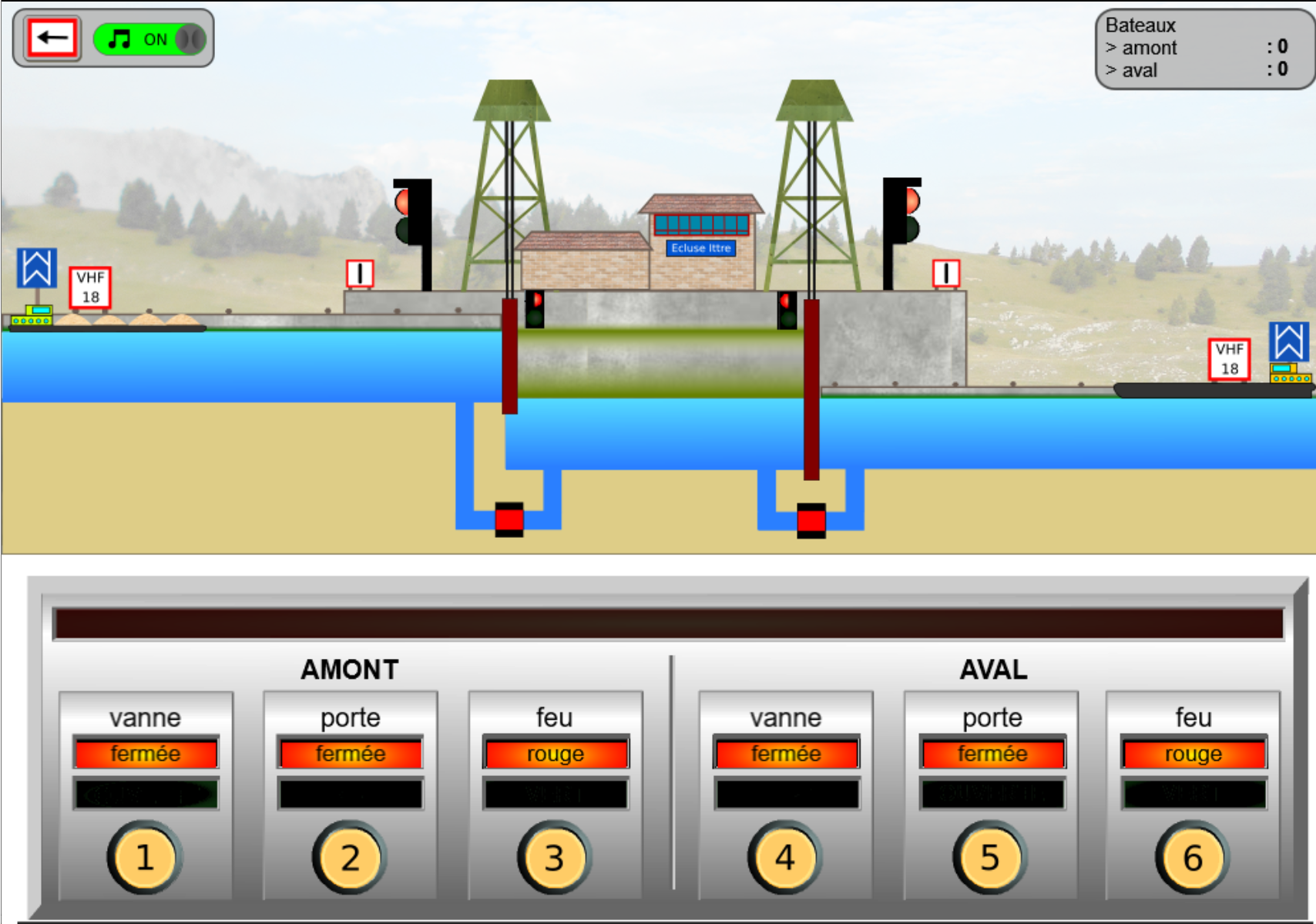Viewport: 1316px width, 924px height.
Task: Activate button 1 for the amont vanne
Action: [x=145, y=857]
